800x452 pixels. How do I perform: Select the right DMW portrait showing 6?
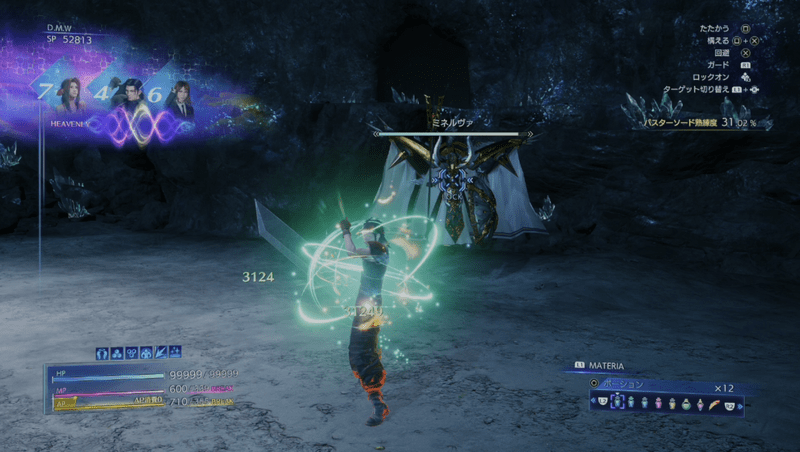[x=181, y=97]
